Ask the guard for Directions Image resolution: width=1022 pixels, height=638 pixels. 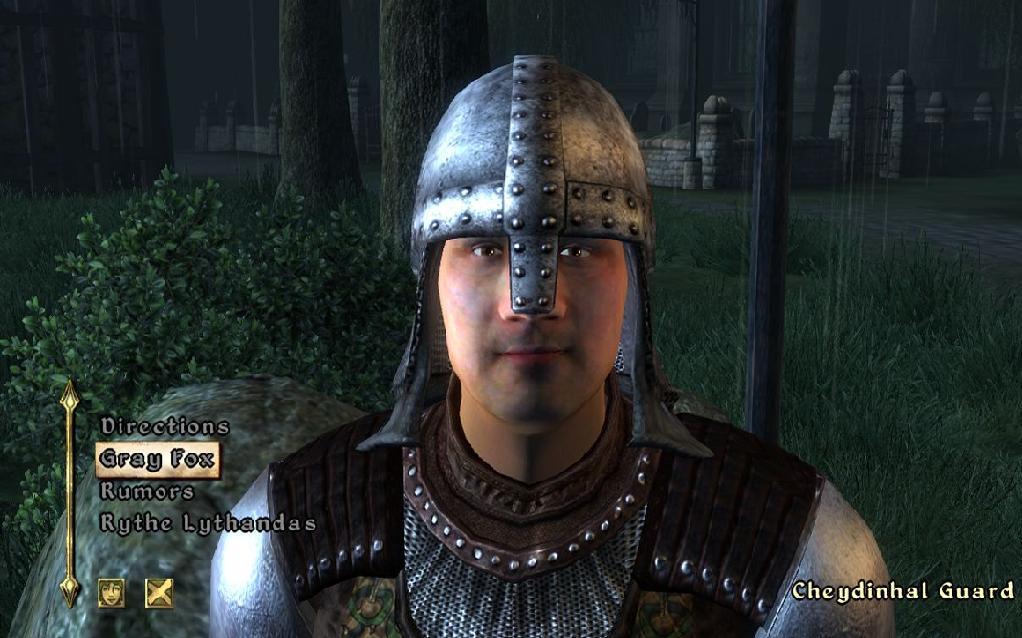[x=165, y=427]
